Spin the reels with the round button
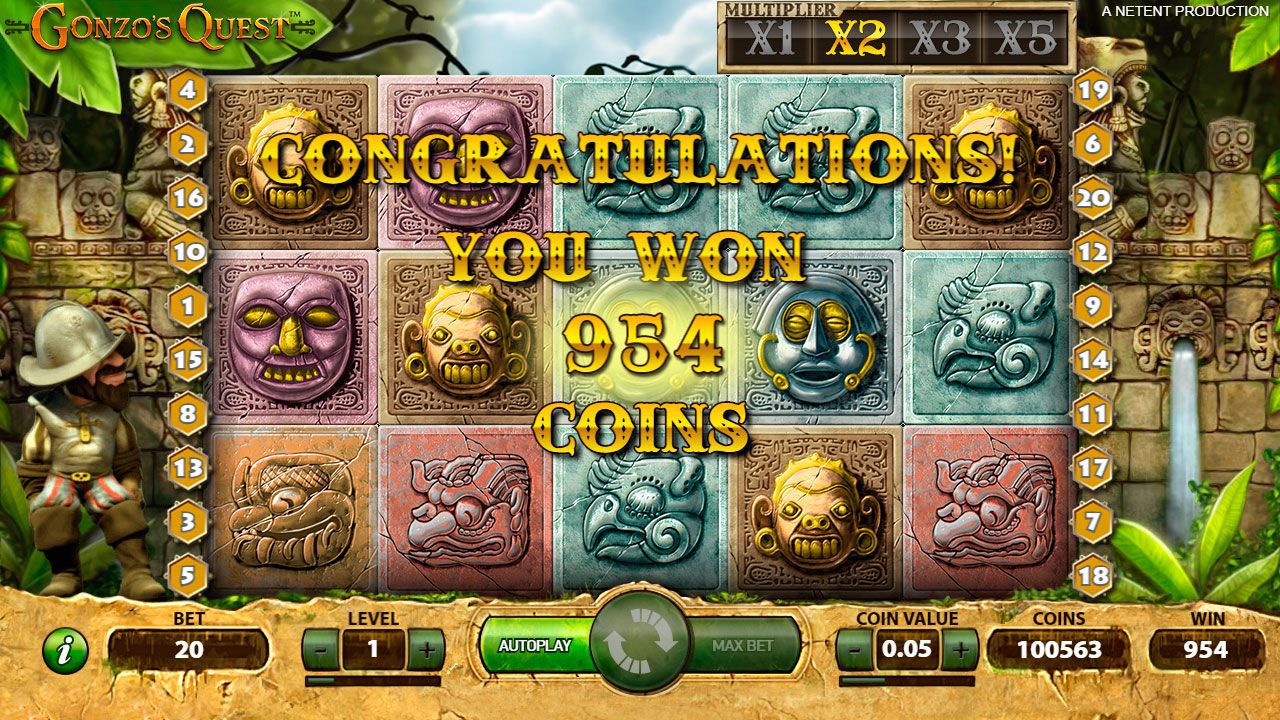 tap(640, 644)
